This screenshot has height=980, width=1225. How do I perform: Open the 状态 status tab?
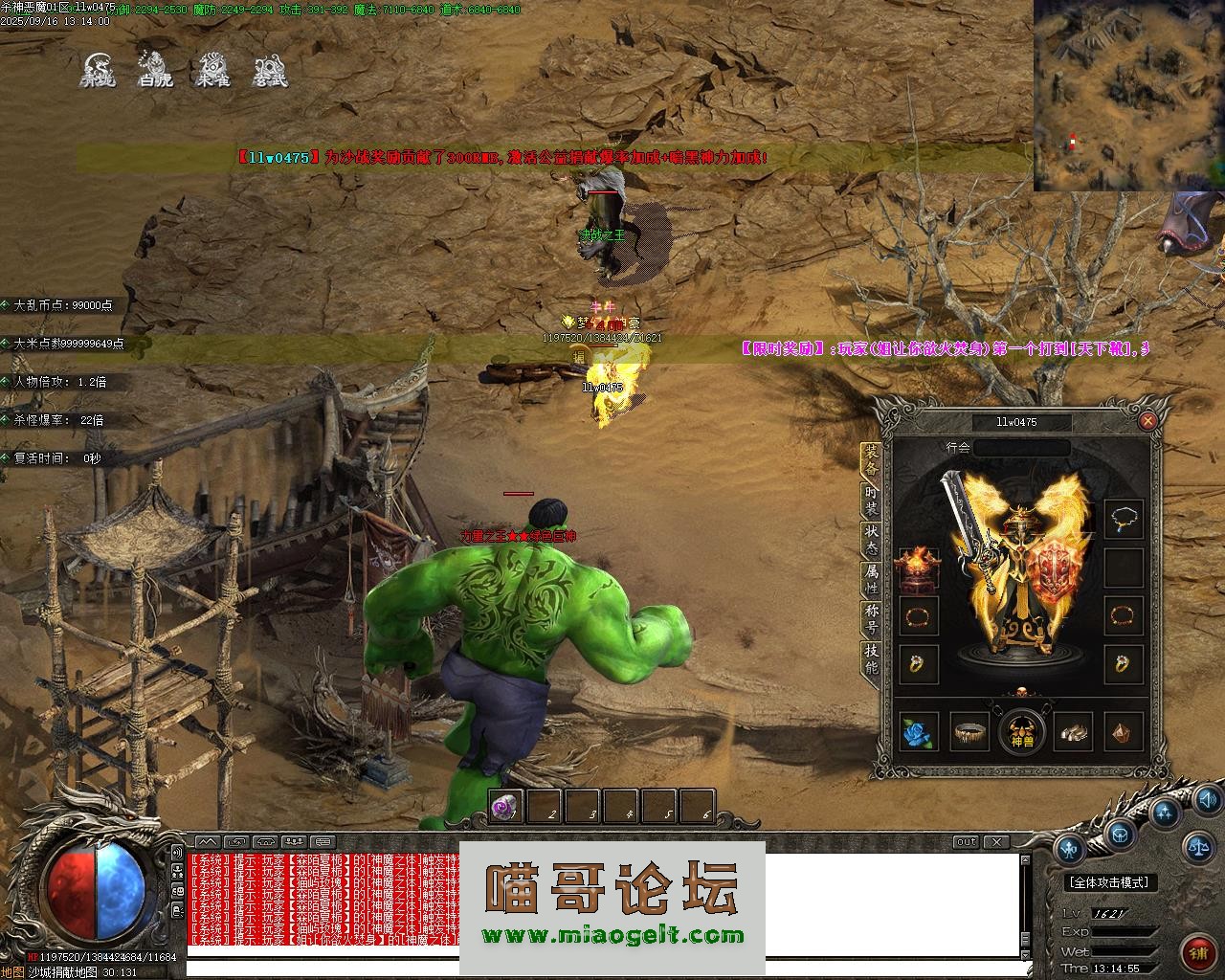coord(871,539)
